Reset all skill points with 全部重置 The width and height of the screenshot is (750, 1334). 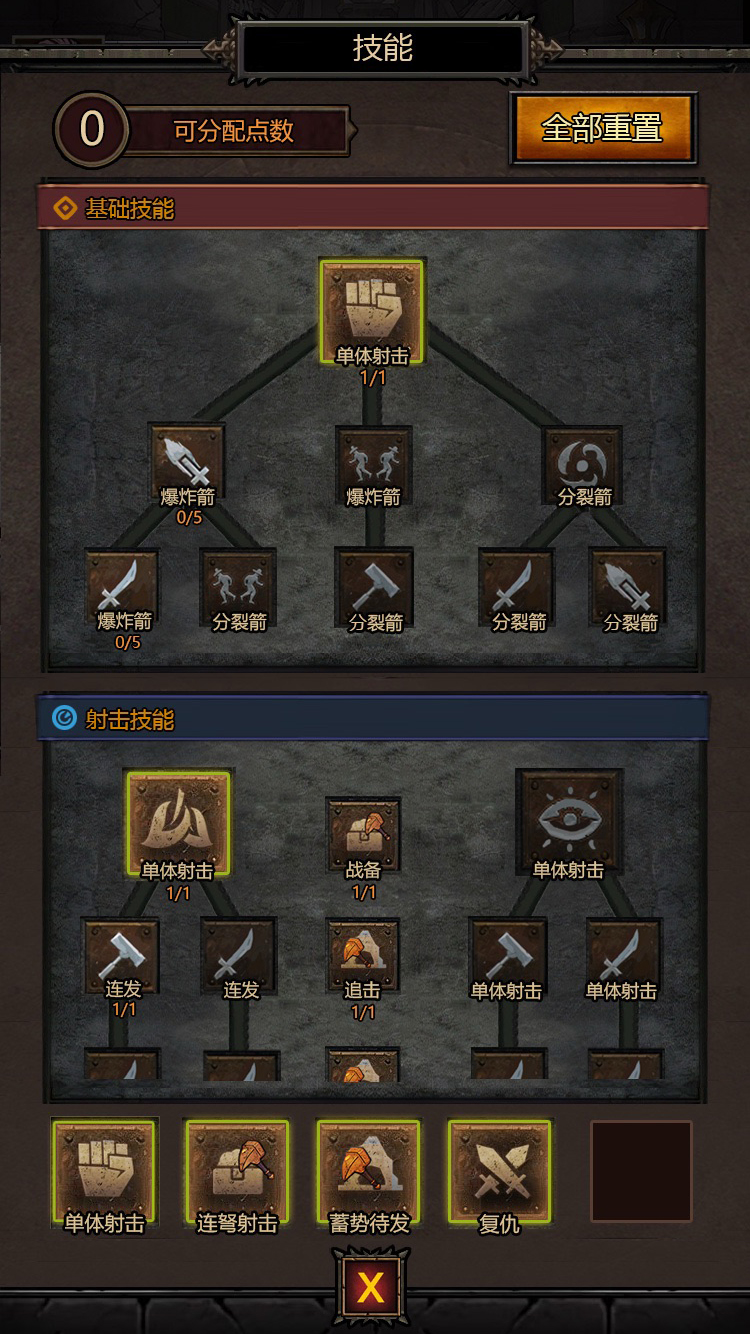click(x=603, y=128)
